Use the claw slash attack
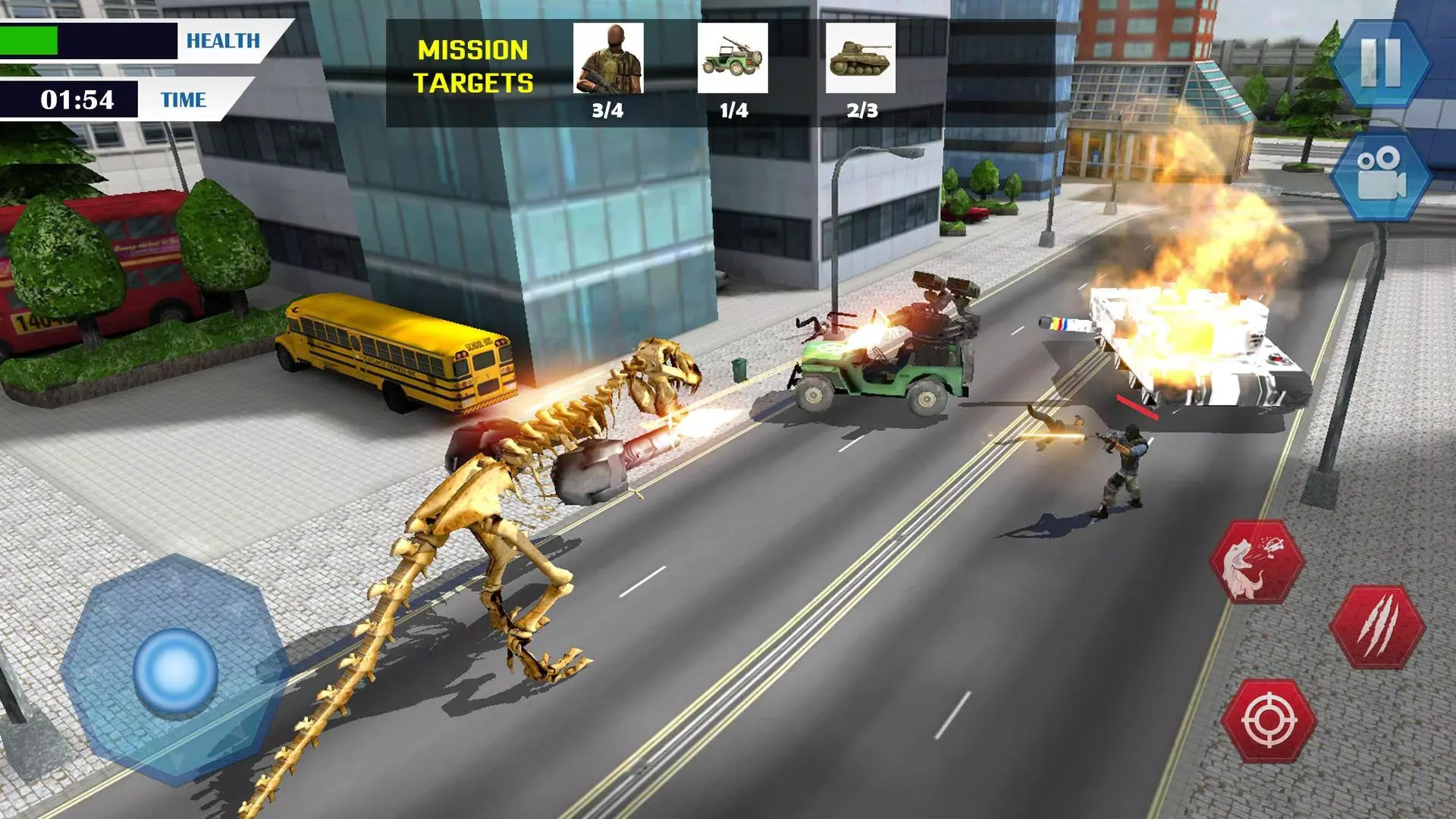 (1377, 626)
